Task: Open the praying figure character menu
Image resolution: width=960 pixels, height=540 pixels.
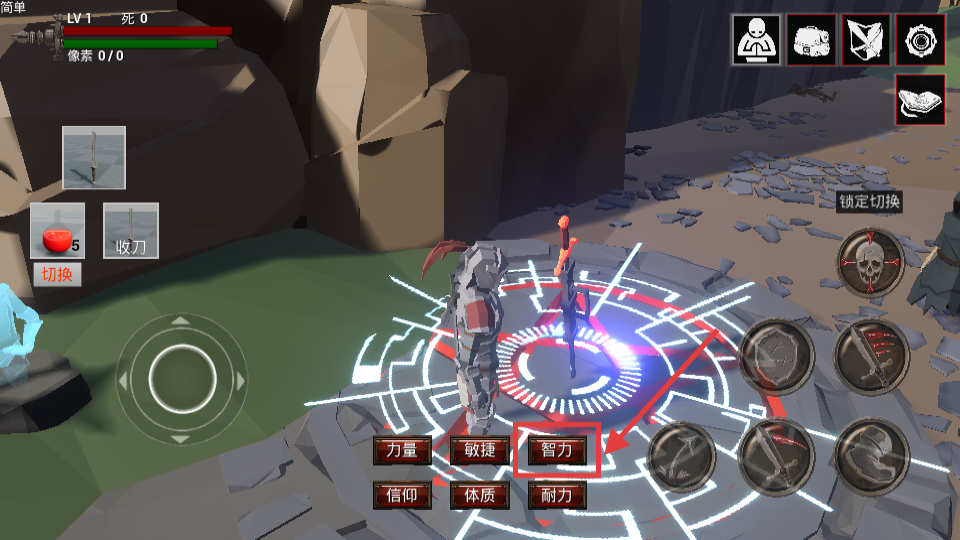Action: click(757, 40)
